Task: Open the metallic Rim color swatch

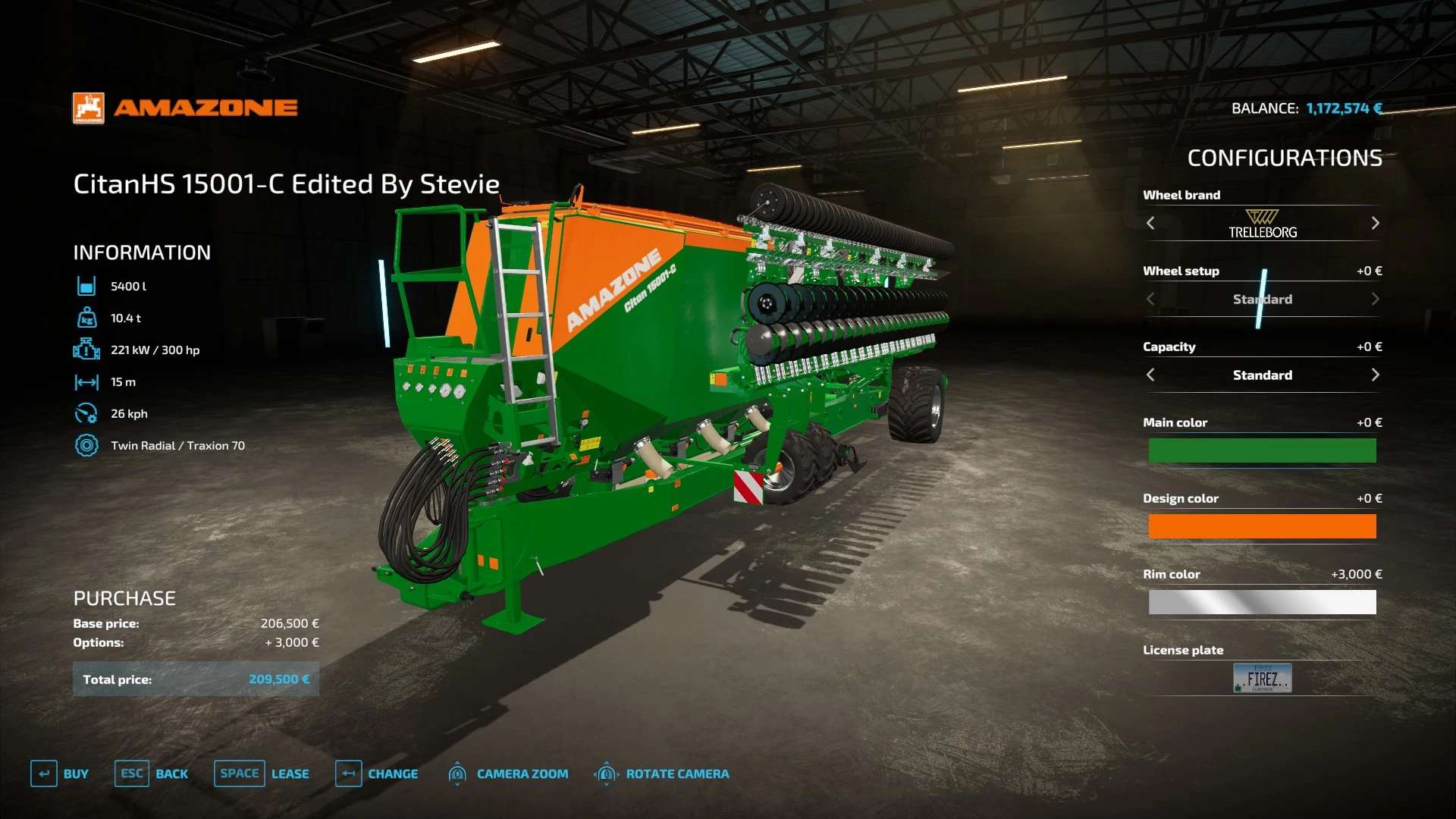Action: tap(1262, 602)
